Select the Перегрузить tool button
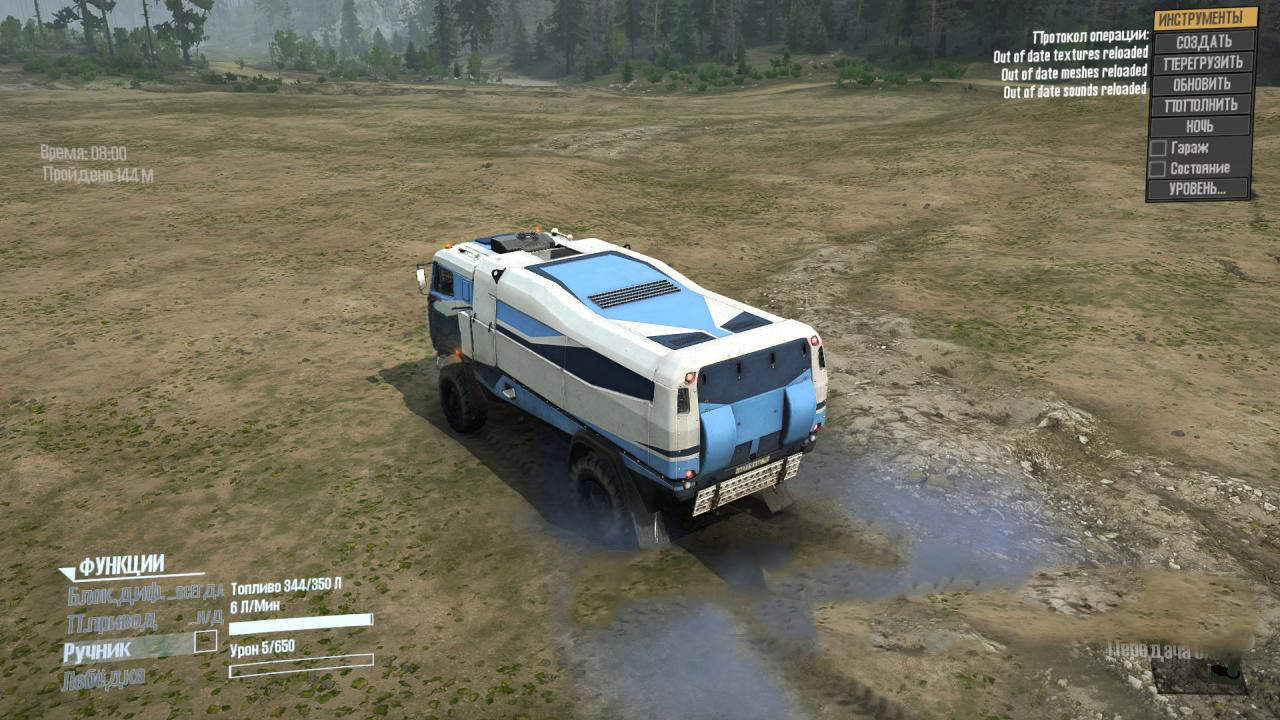Screen dimensions: 1280x720 pos(1203,63)
